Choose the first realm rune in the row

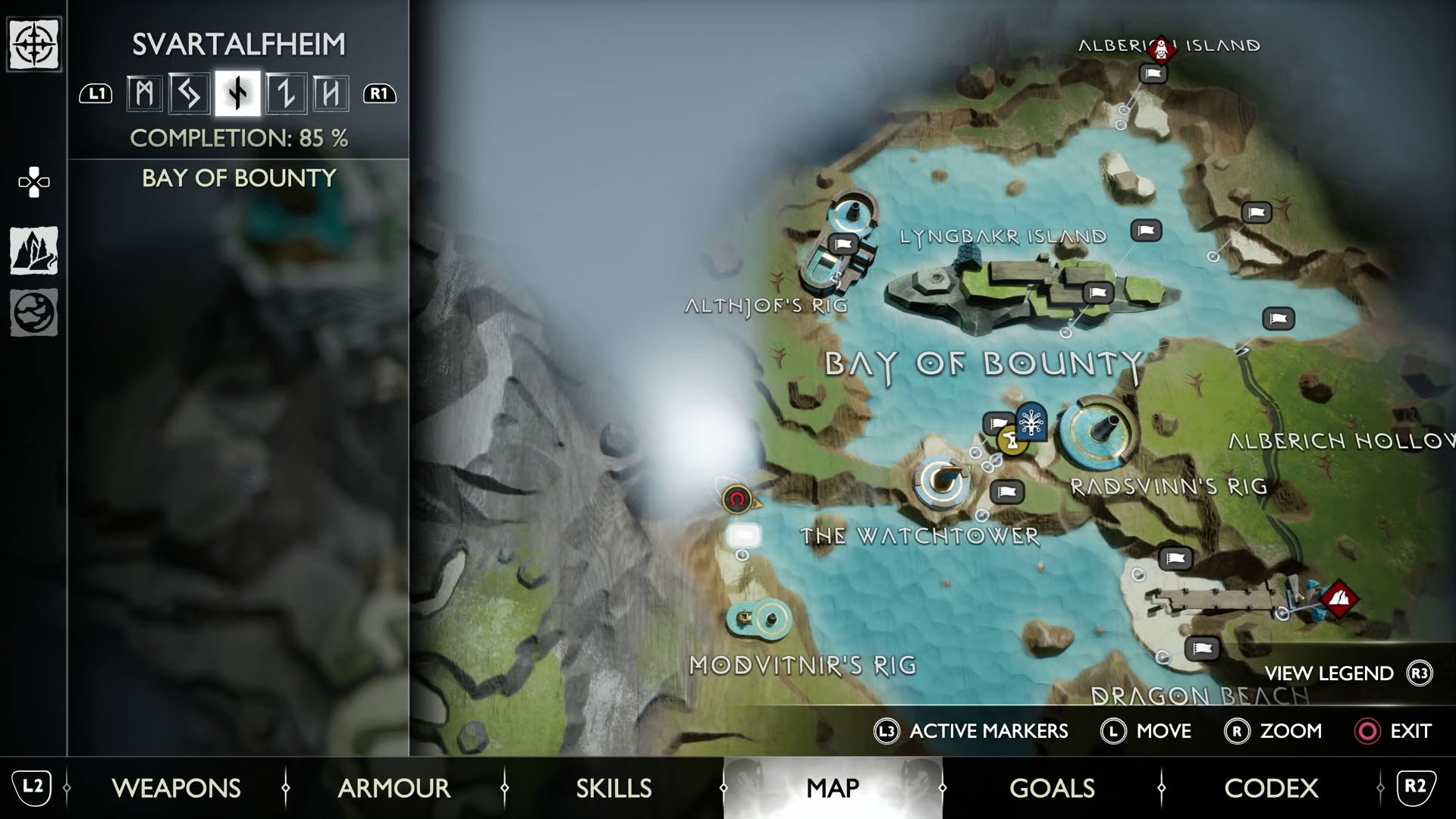click(144, 94)
